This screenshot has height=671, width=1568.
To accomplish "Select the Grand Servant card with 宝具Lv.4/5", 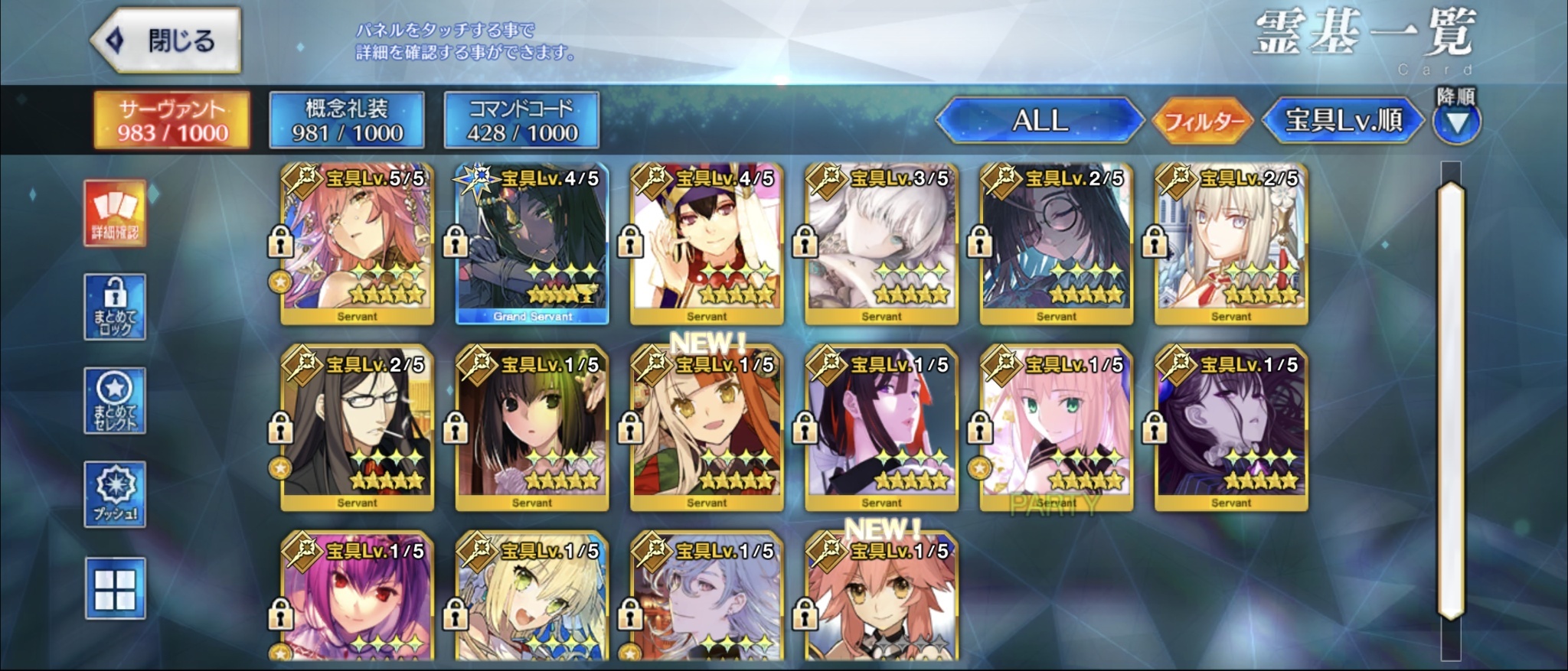I will (532, 245).
